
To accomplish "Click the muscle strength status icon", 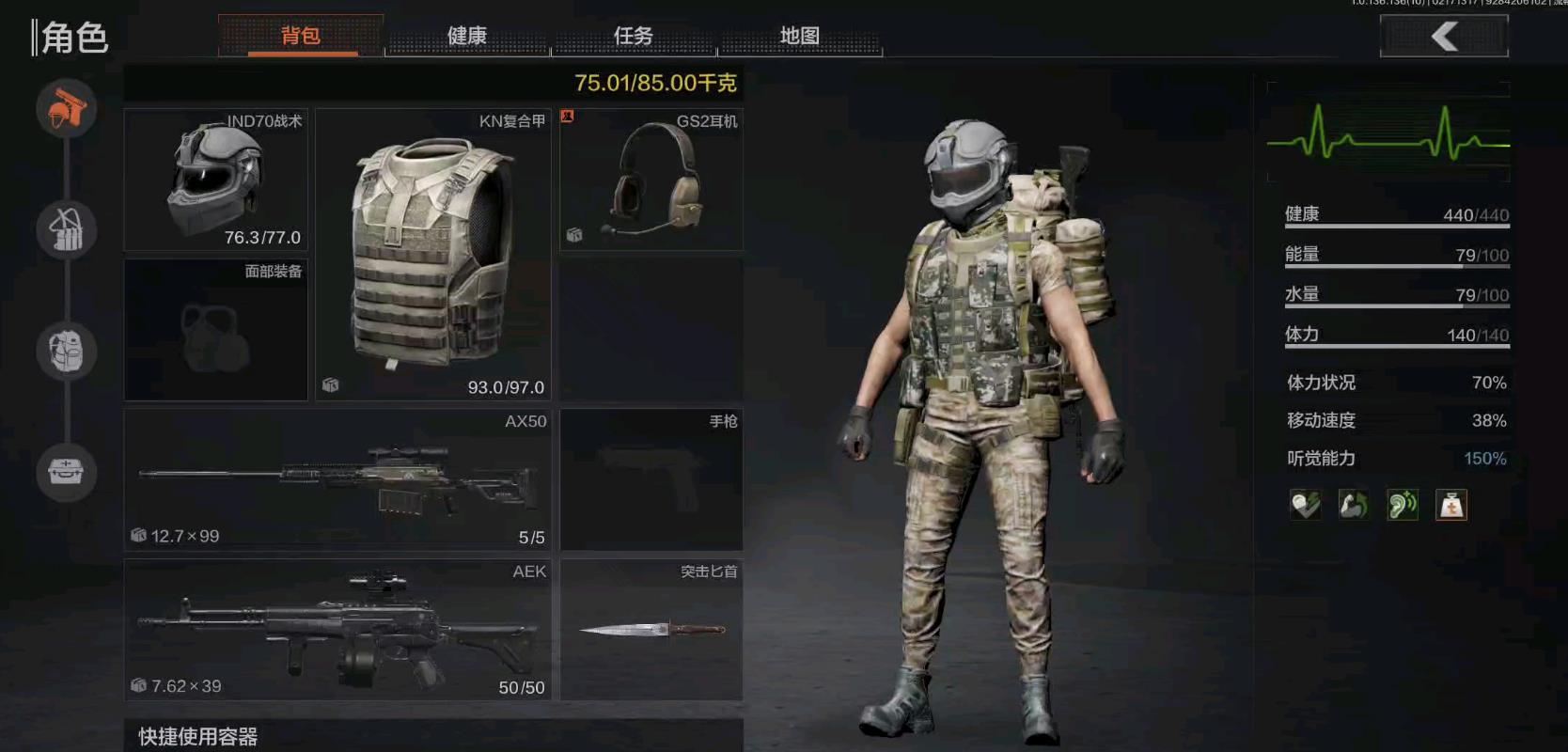I will 1354,505.
